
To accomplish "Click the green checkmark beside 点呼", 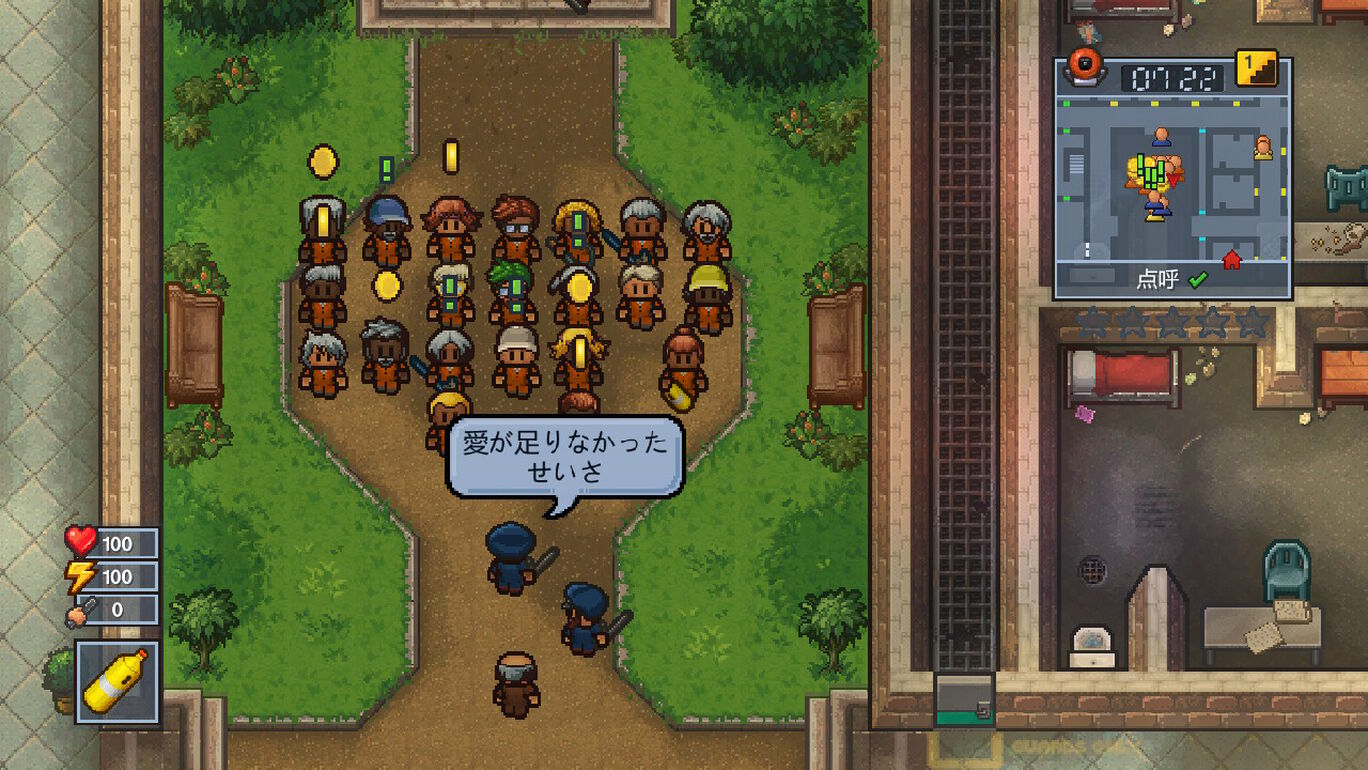I will click(1198, 280).
